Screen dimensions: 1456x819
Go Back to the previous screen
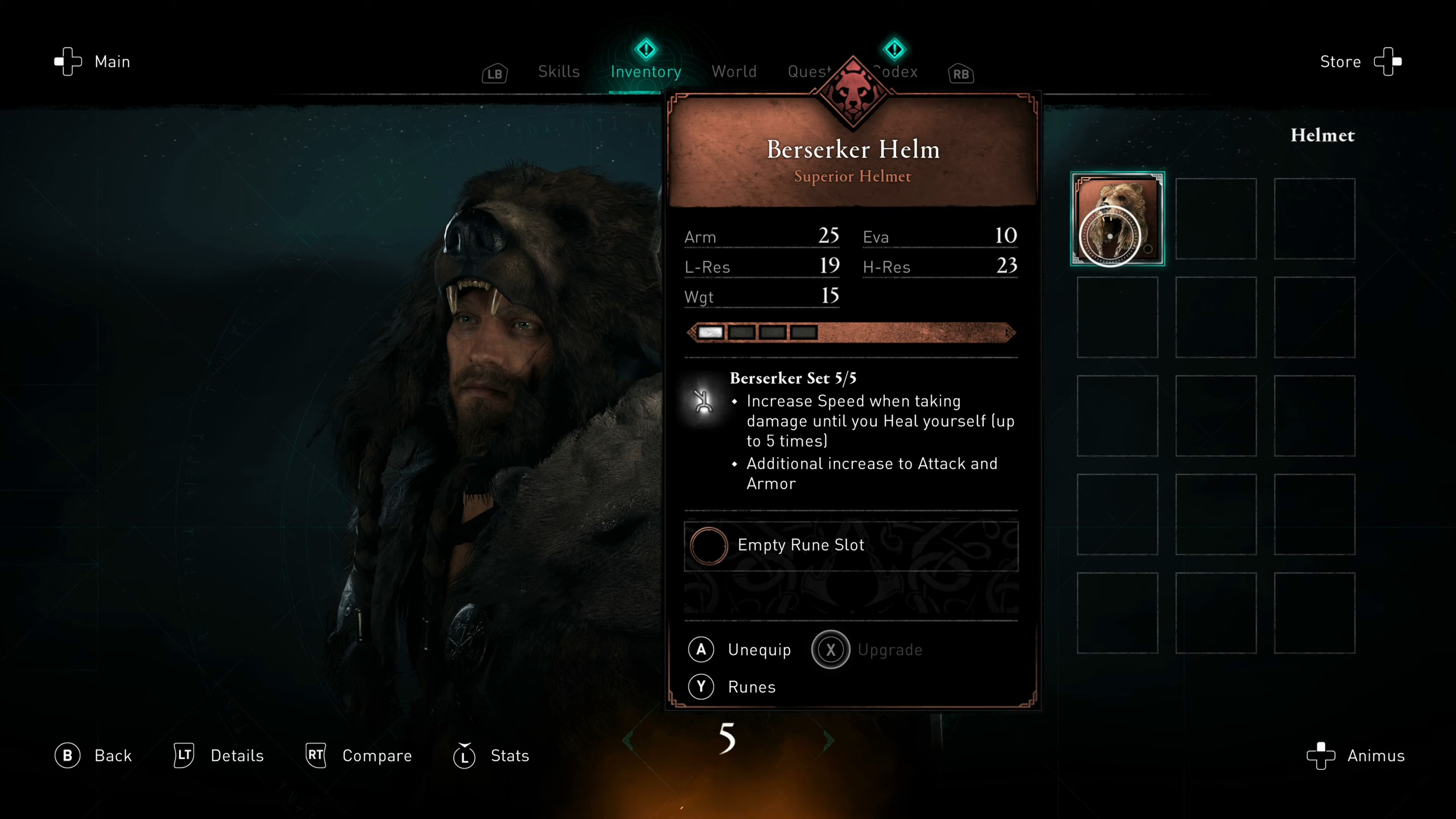point(94,756)
